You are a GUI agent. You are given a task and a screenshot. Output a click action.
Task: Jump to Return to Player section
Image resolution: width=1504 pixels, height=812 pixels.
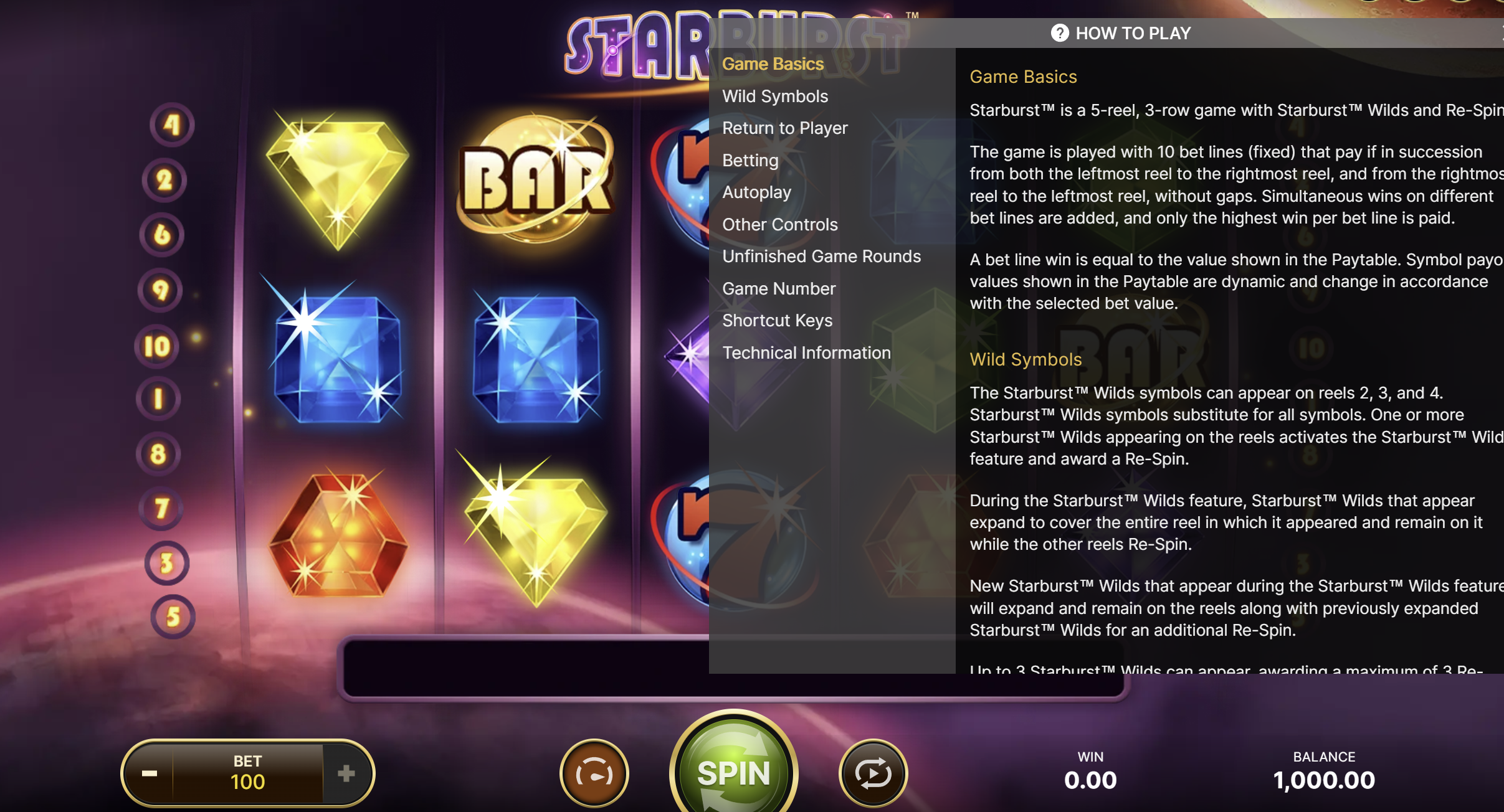(x=785, y=128)
